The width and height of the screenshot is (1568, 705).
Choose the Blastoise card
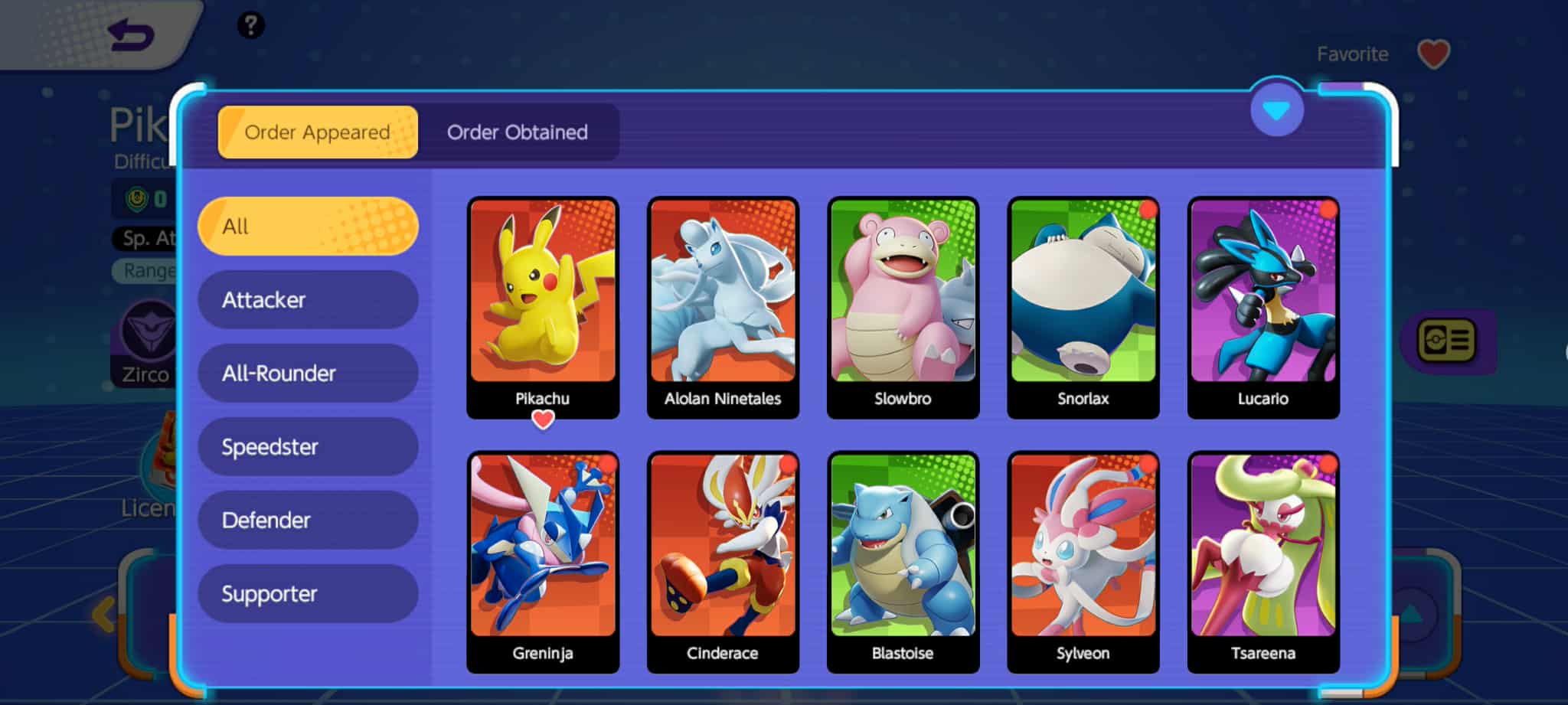click(x=903, y=561)
